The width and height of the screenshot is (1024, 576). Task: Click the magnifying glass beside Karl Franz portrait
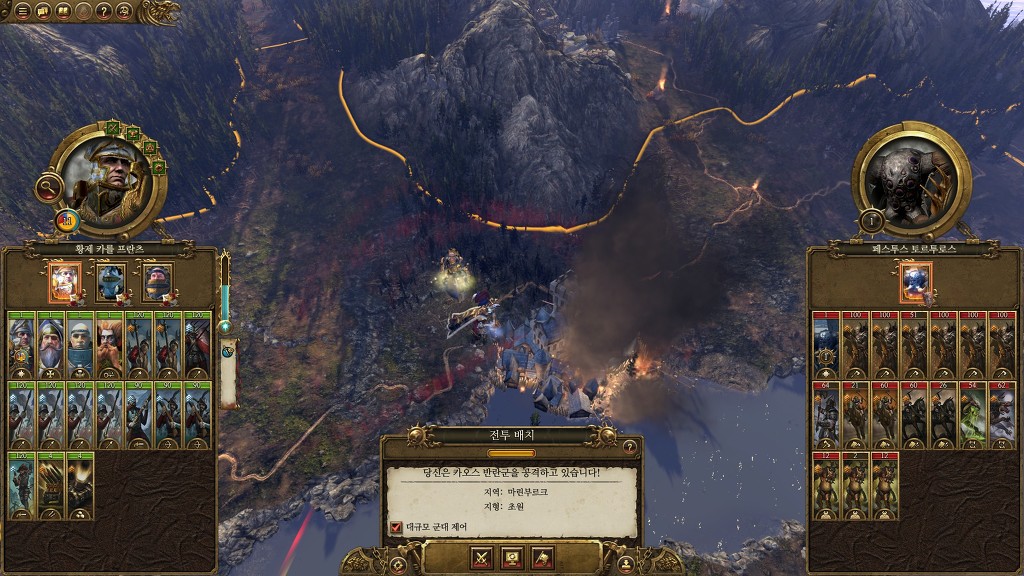coord(47,186)
